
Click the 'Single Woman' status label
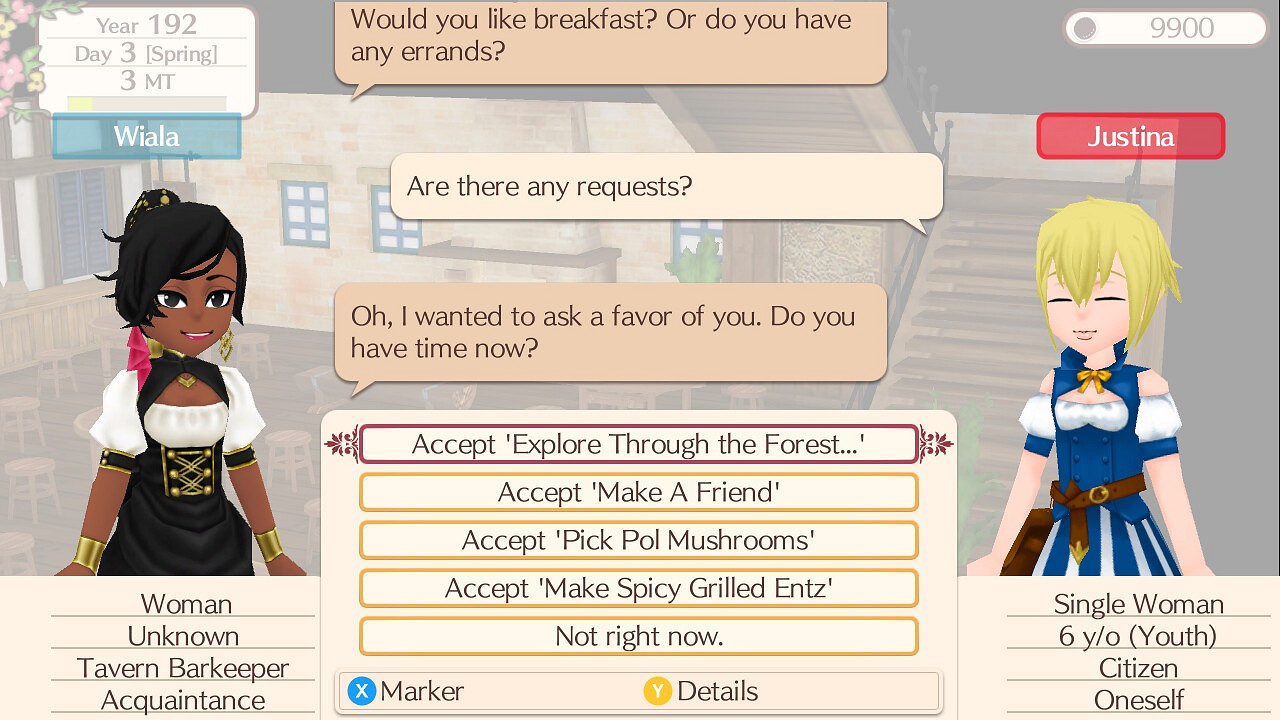[1139, 604]
